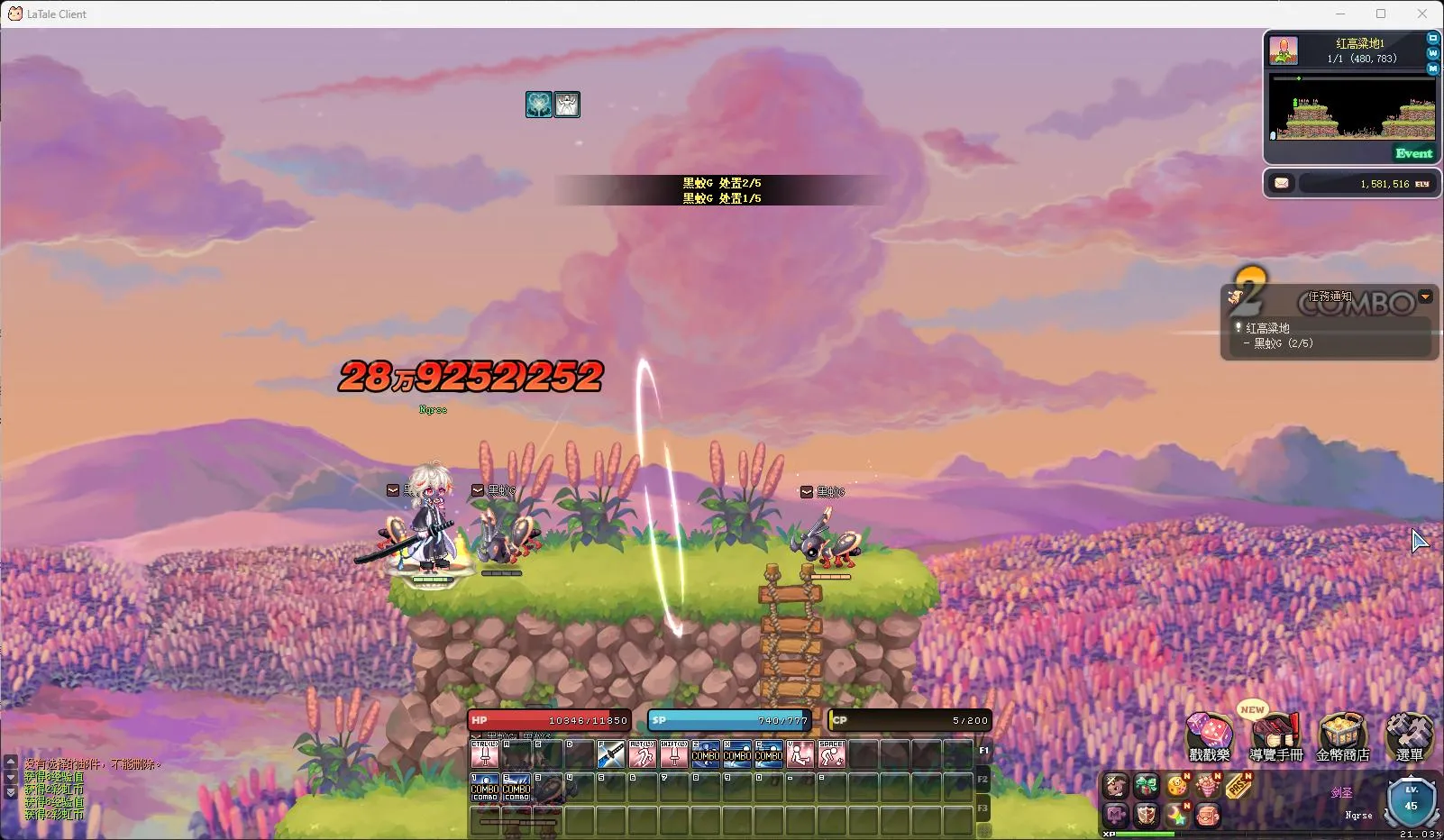The image size is (1444, 840).
Task: Open the green gift box icon
Action: coord(1147,787)
